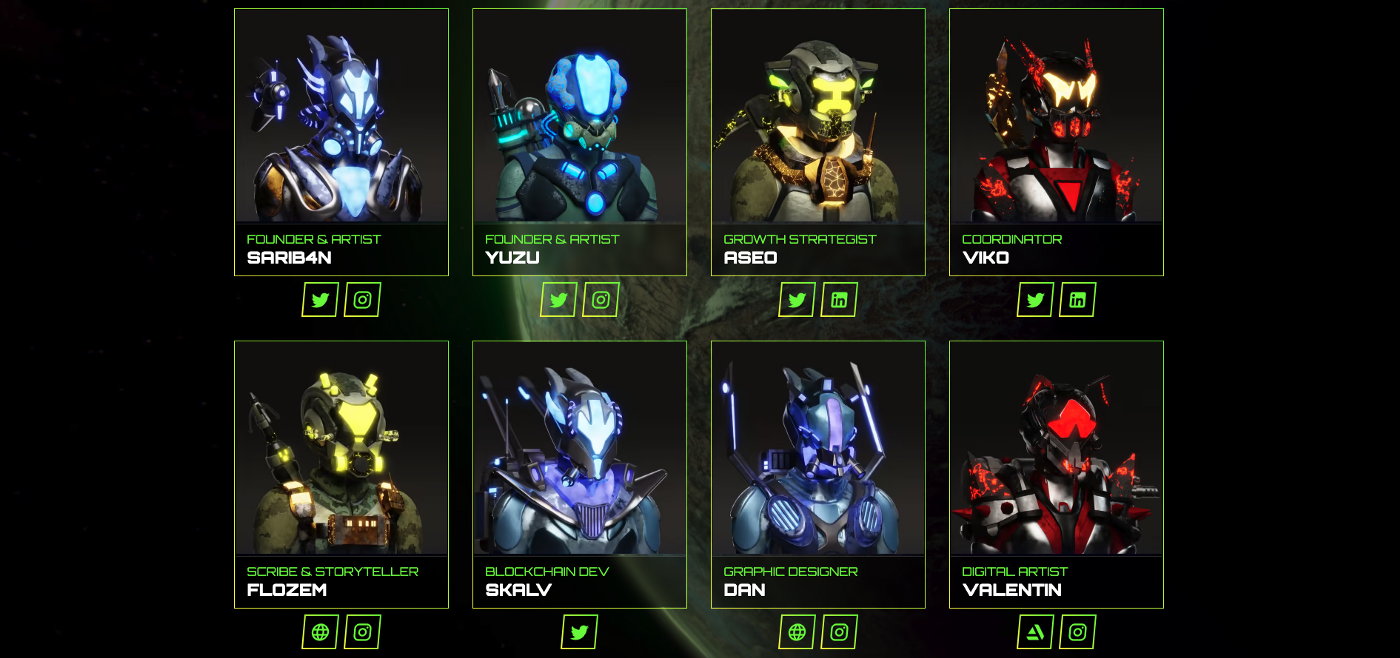Screen dimensions: 1400x658
Task: Open ASEO's LinkedIn page
Action: (839, 300)
